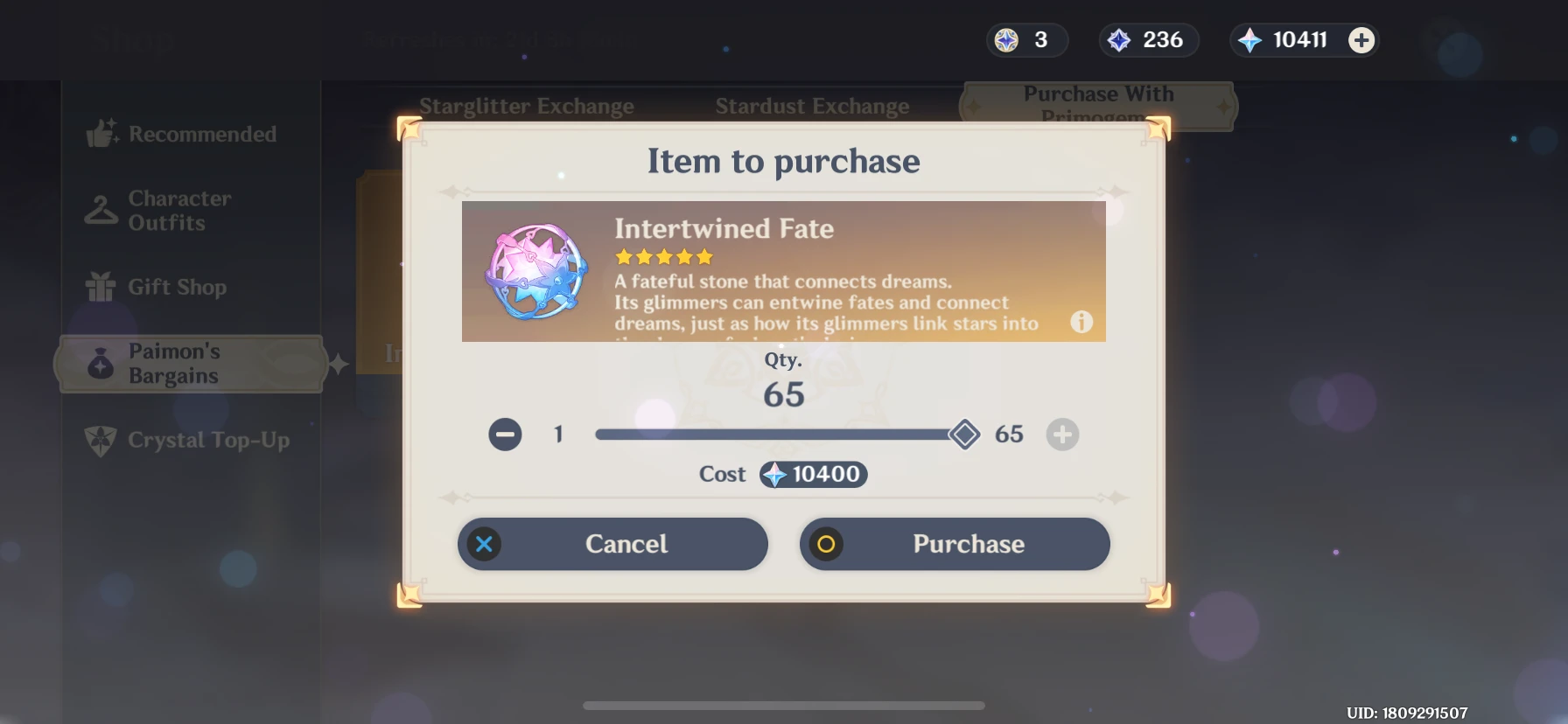
Task: Confirm purchase of 65 Intertwined Fates
Action: (954, 544)
